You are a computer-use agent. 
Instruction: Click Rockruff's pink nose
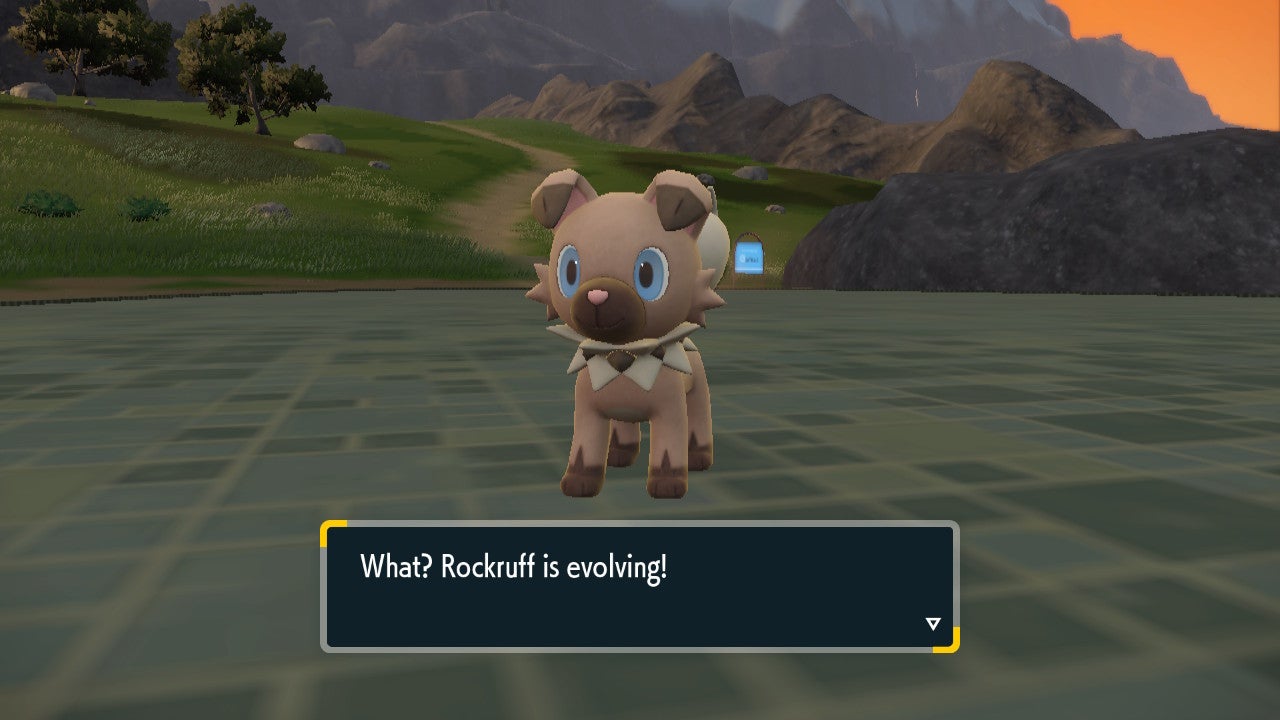tap(595, 296)
